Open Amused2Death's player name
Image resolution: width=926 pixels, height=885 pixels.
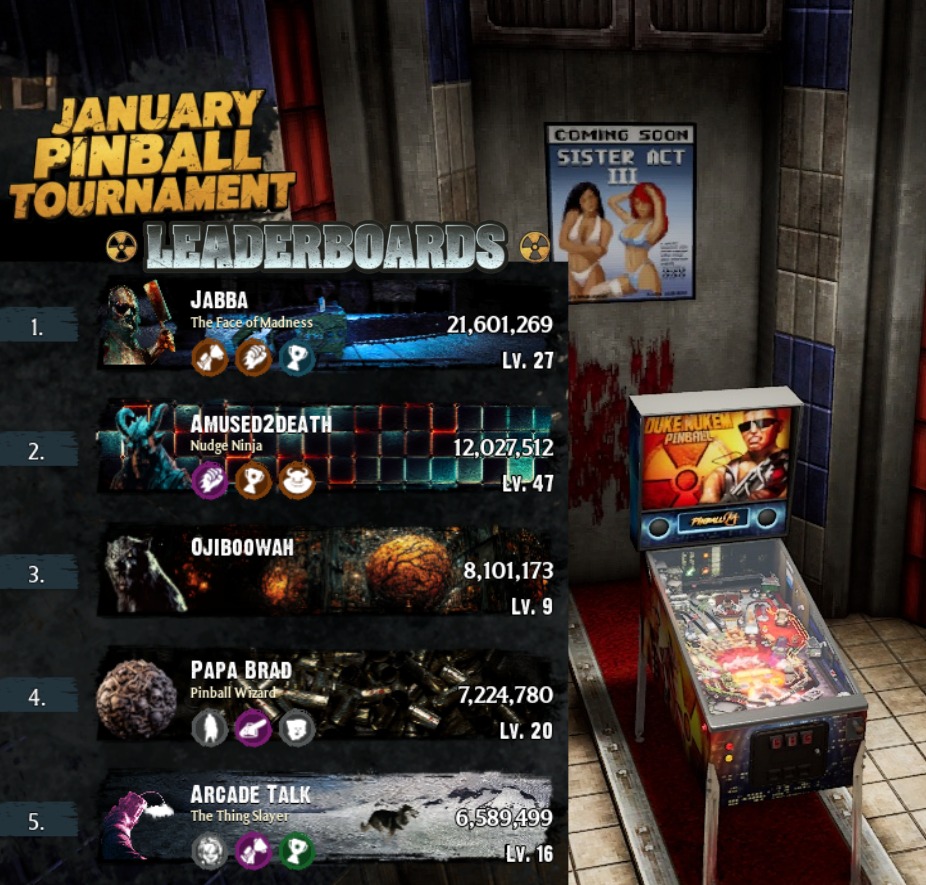[x=261, y=423]
